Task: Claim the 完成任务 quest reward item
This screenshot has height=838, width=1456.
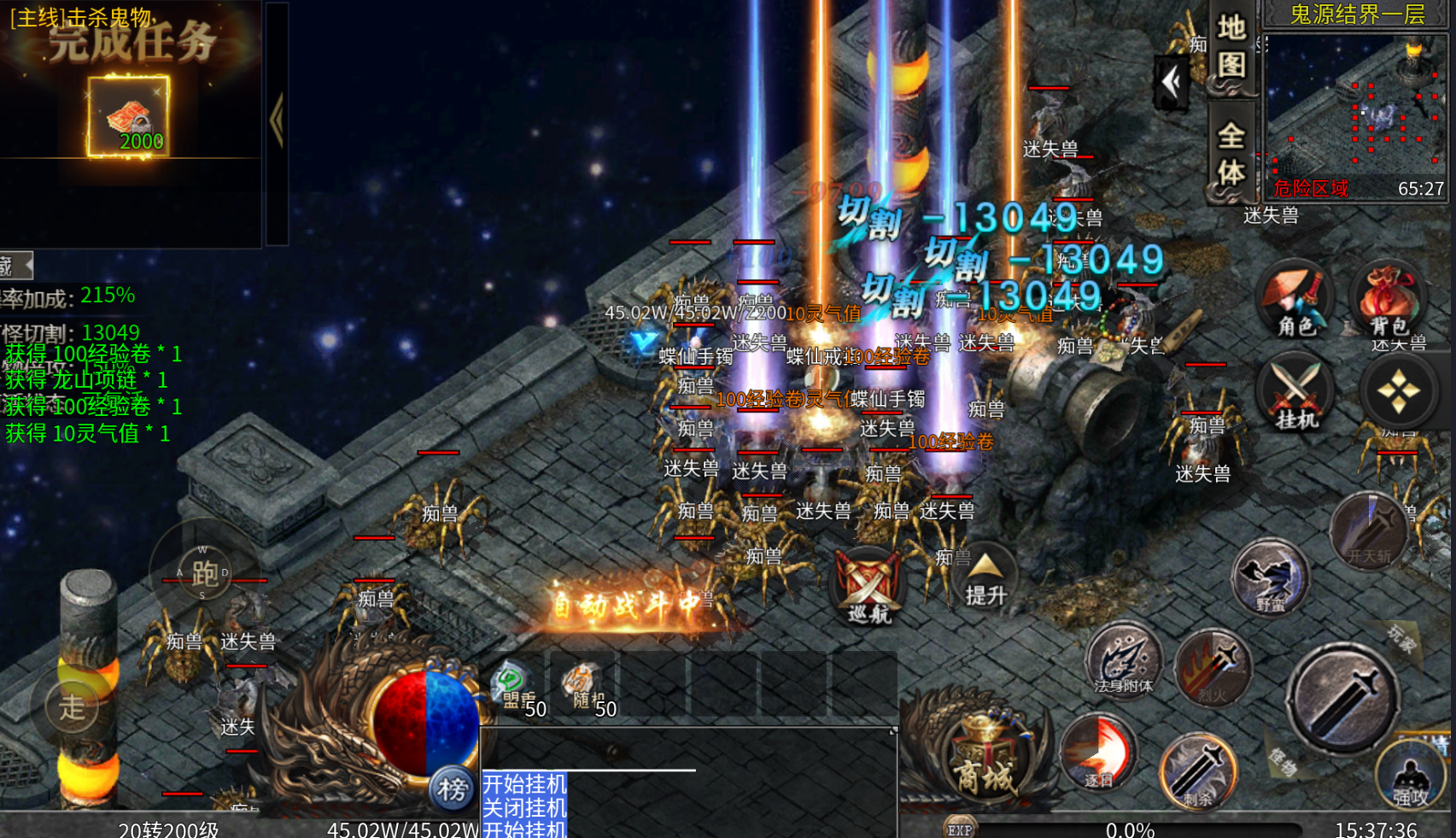Action: tap(129, 117)
